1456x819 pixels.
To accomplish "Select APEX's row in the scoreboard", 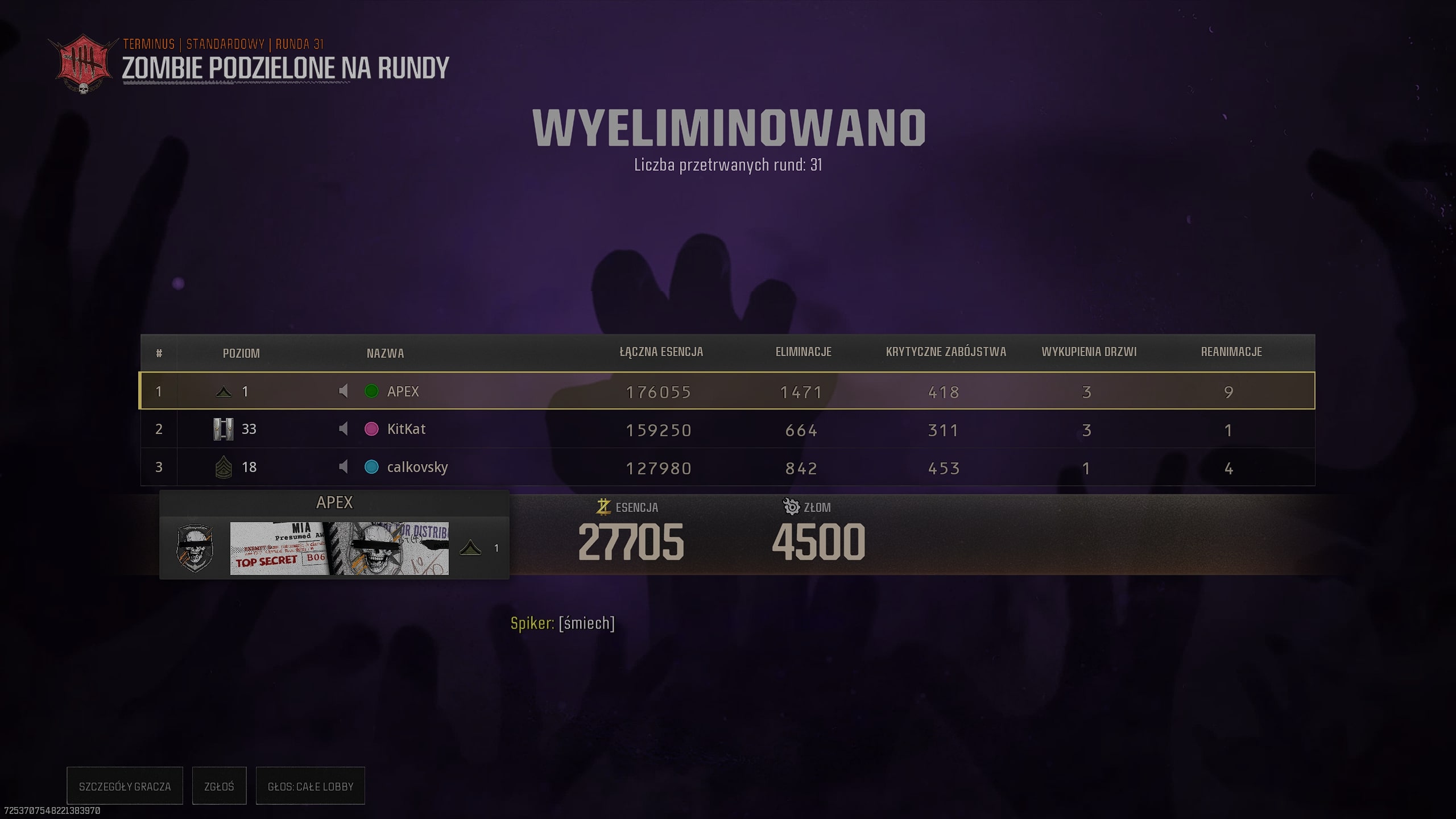I will click(x=727, y=391).
